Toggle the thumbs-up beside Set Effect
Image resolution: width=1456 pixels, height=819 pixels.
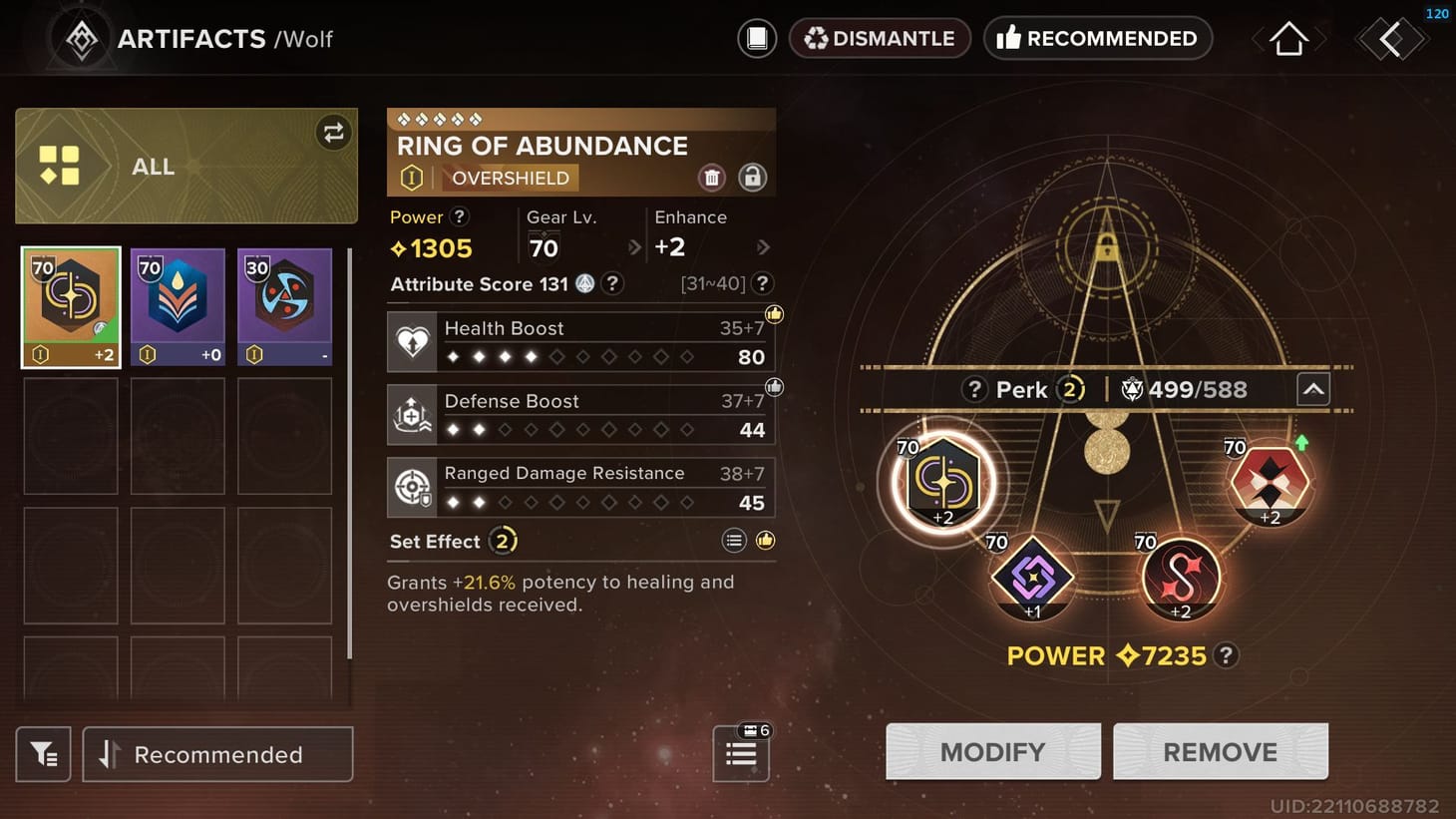coord(765,540)
